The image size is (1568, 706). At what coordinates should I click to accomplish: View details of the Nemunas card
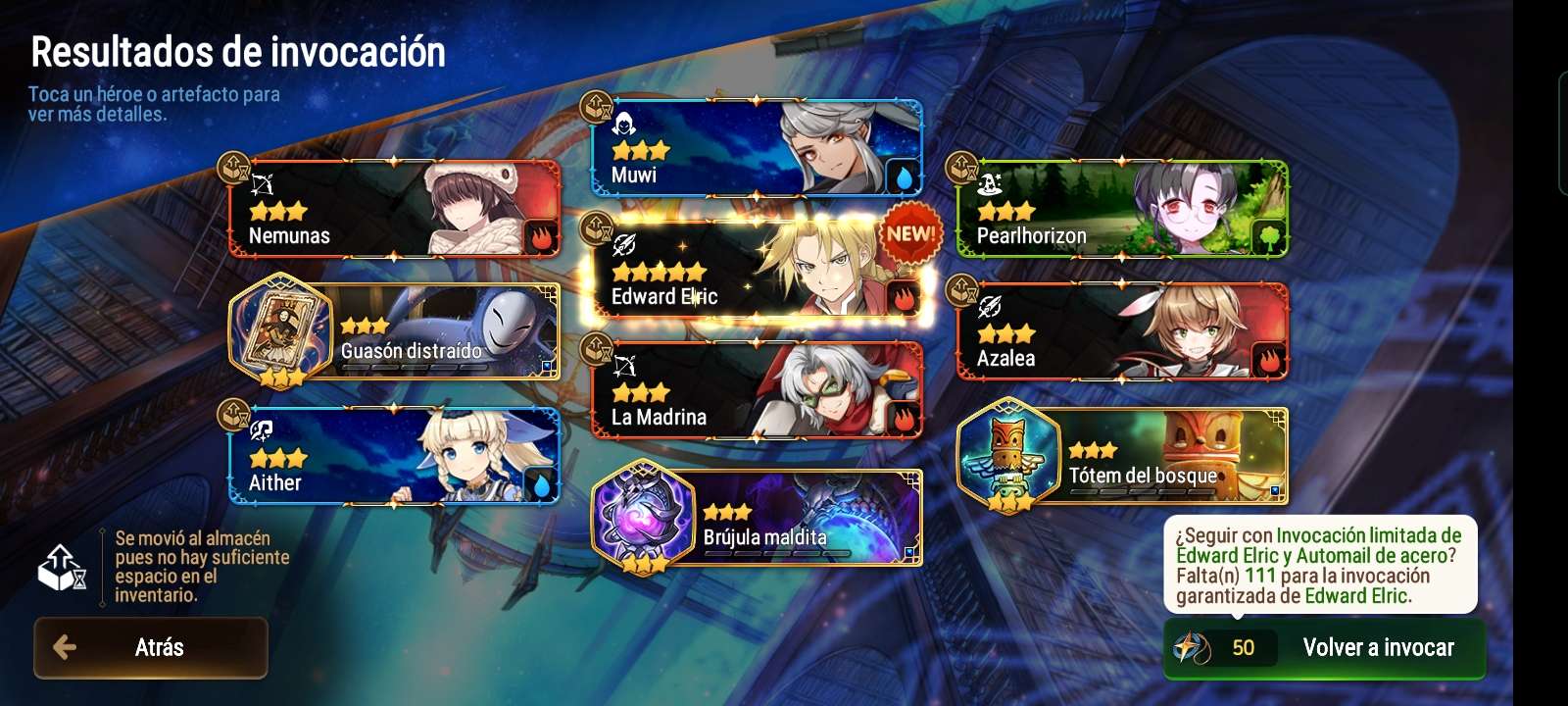(x=394, y=209)
